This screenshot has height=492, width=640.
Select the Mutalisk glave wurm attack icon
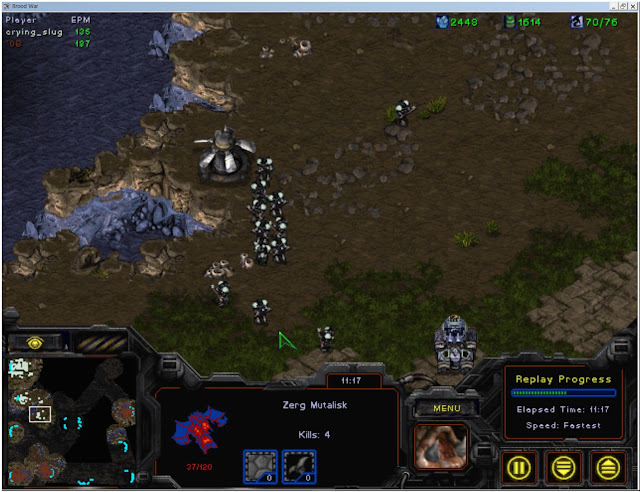pyautogui.click(x=299, y=465)
